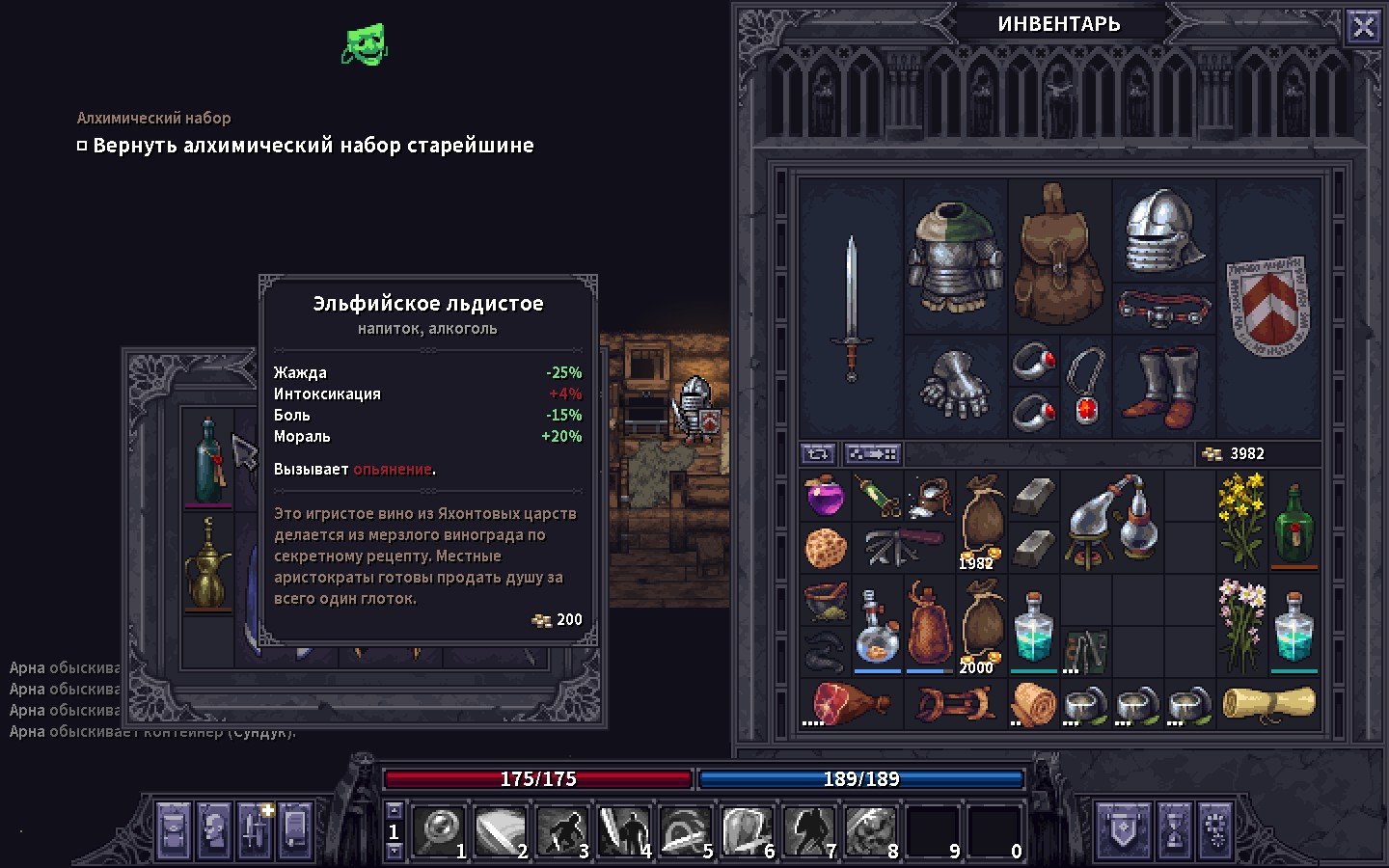This screenshot has height=868, width=1389.
Task: Click the green wine bottle in inventory
Action: [1294, 523]
